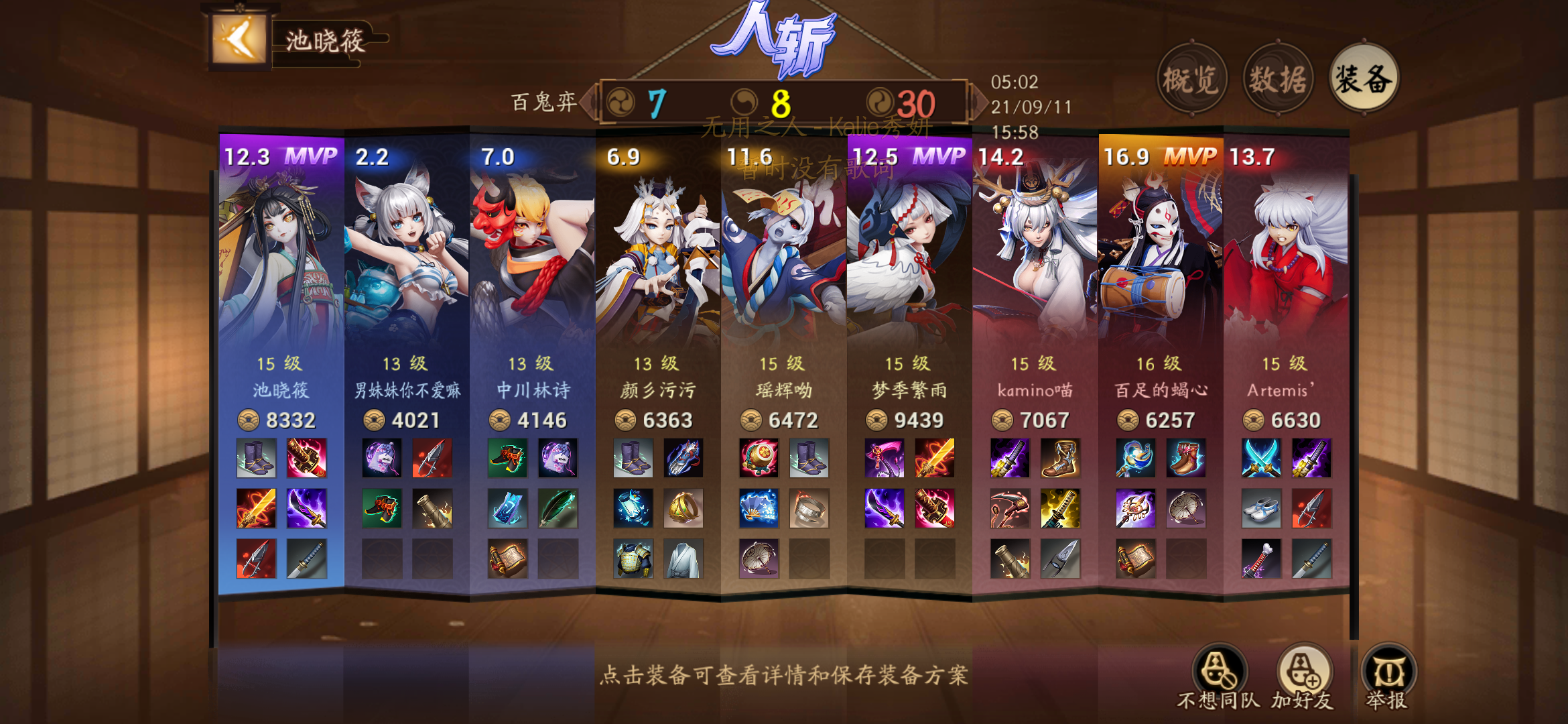This screenshot has height=724, width=1568.
Task: Click 池晓筱's golden sword equipment icon
Action: click(x=255, y=509)
